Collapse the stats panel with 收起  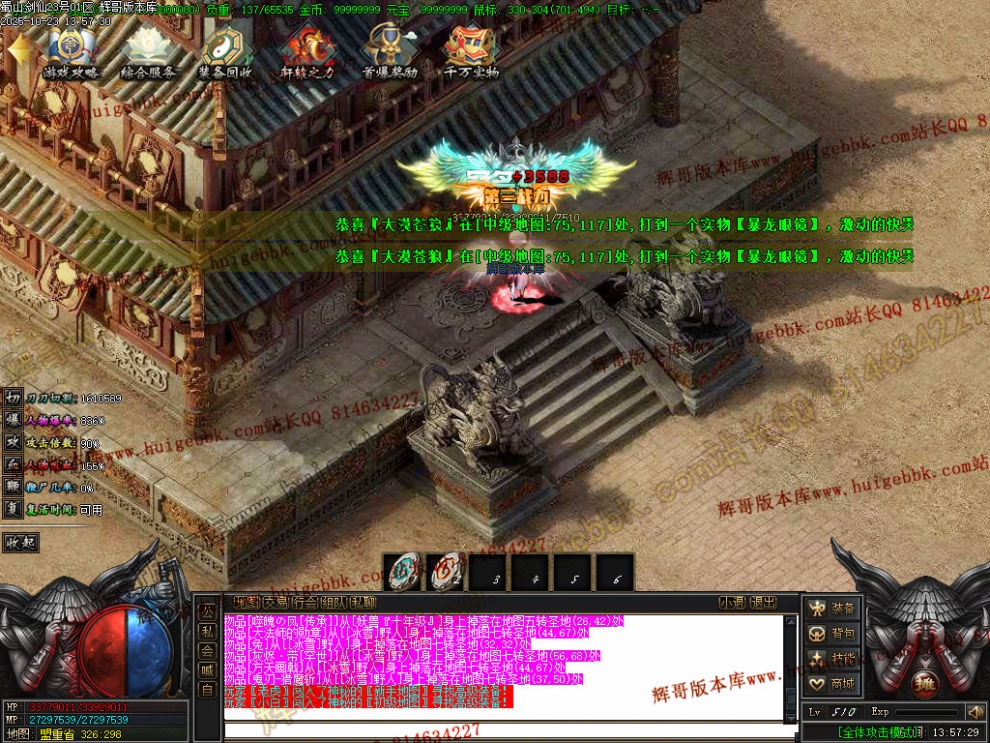pyautogui.click(x=20, y=542)
